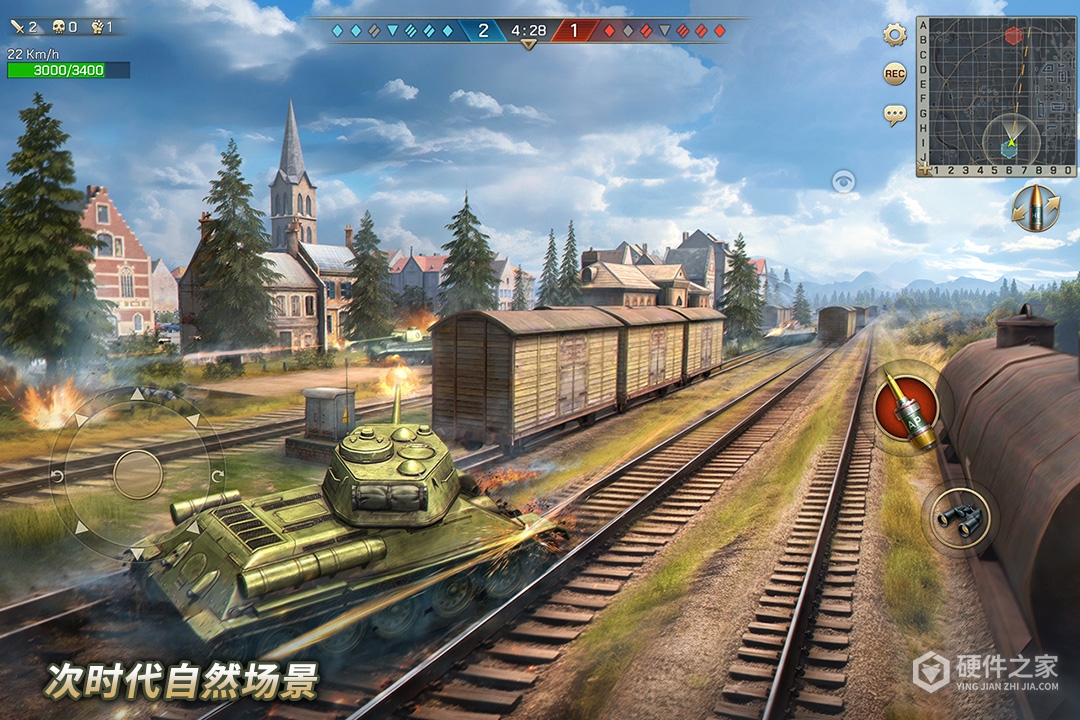The width and height of the screenshot is (1080, 720).
Task: Open the gear settings menu
Action: coord(894,35)
